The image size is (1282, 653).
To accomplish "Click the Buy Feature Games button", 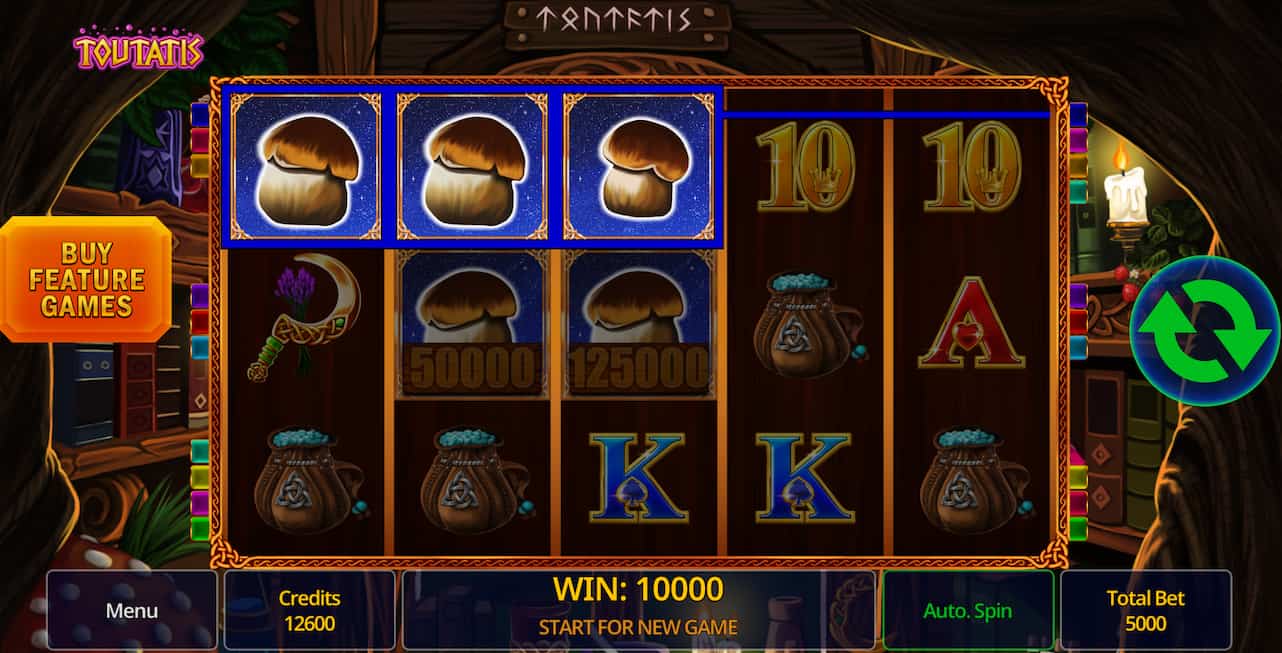I will point(86,279).
